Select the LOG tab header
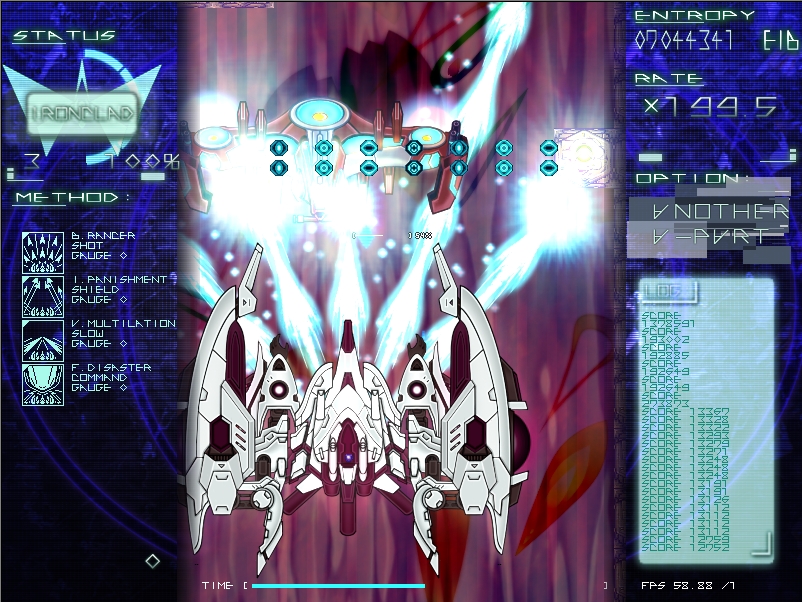The image size is (802, 602). pos(667,291)
